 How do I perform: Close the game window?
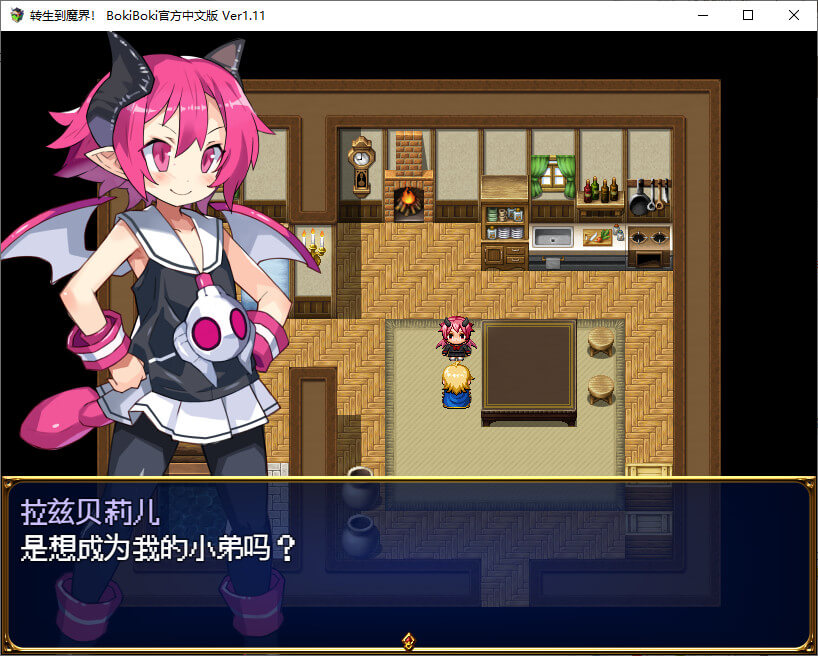pos(794,15)
